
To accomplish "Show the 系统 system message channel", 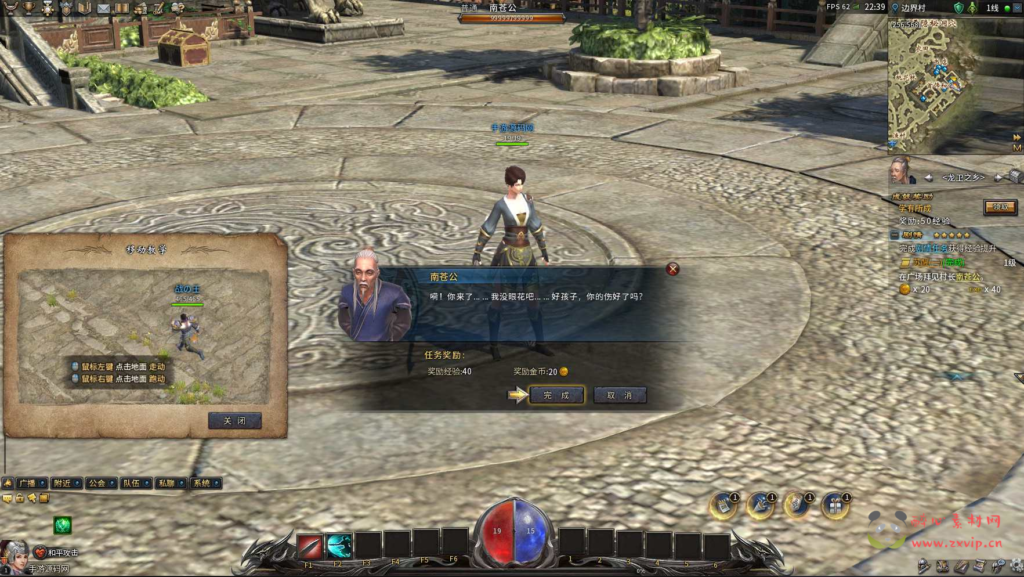I will click(200, 483).
